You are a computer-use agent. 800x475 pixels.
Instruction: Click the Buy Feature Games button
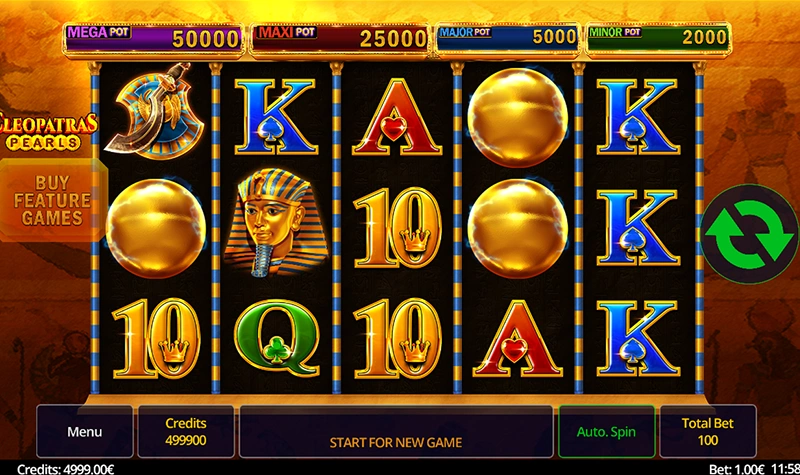[x=52, y=201]
